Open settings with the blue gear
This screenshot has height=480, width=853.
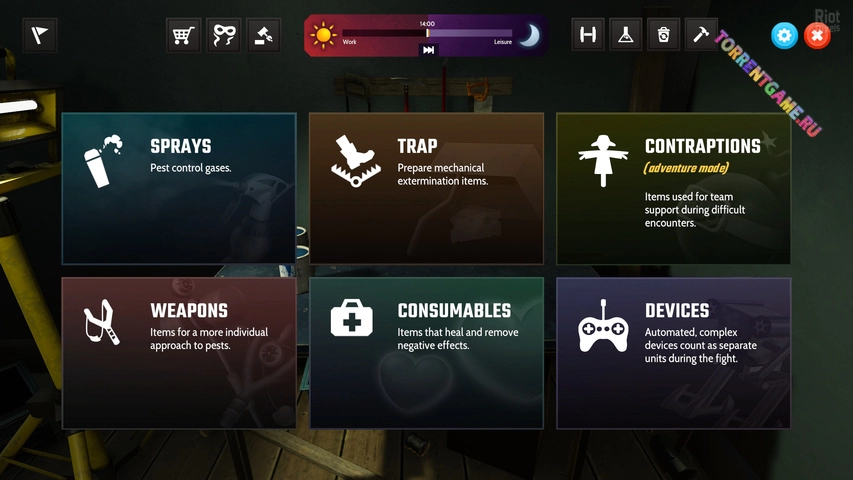click(x=784, y=36)
